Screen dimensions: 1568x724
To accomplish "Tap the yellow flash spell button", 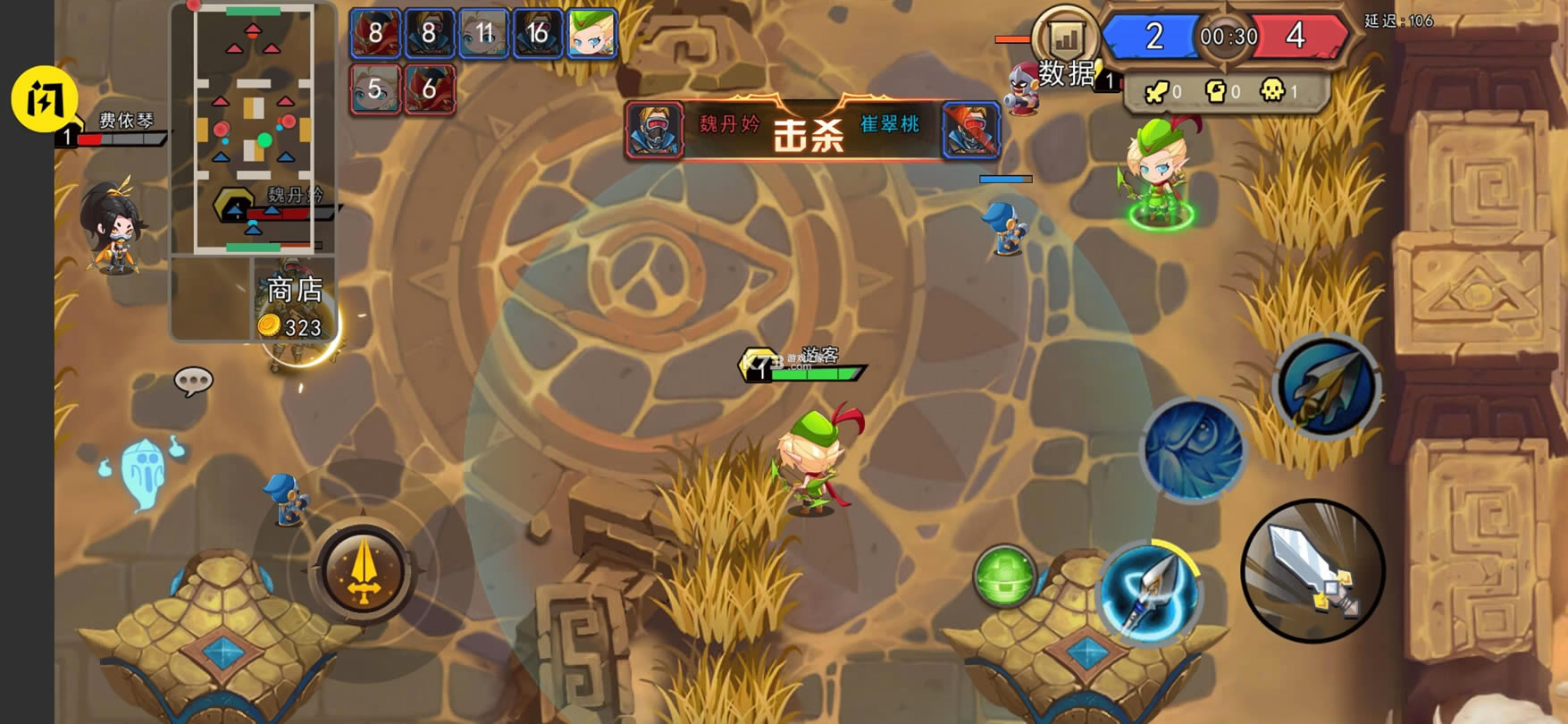I will coord(44,99).
